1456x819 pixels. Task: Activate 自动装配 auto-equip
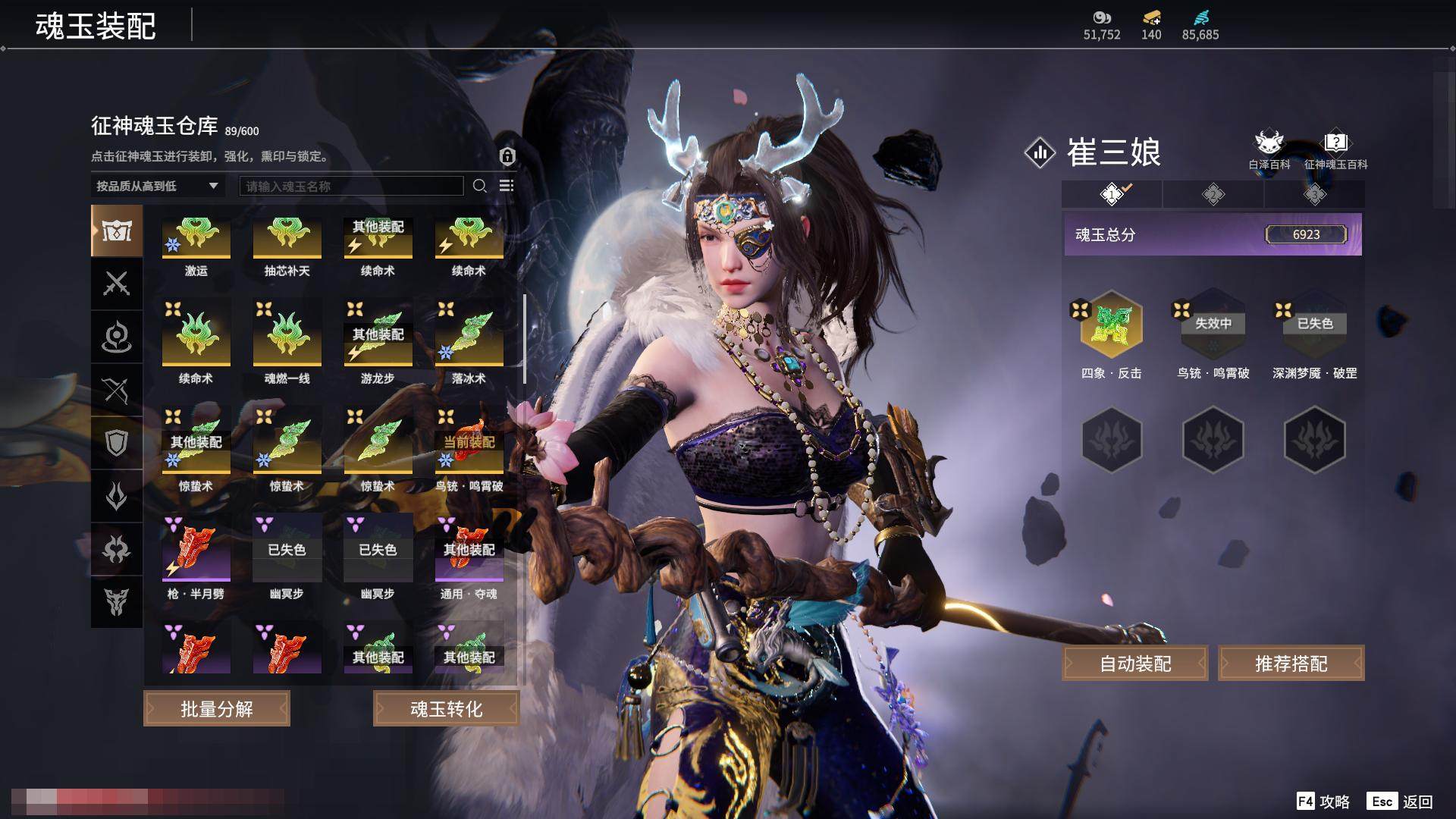(1135, 664)
